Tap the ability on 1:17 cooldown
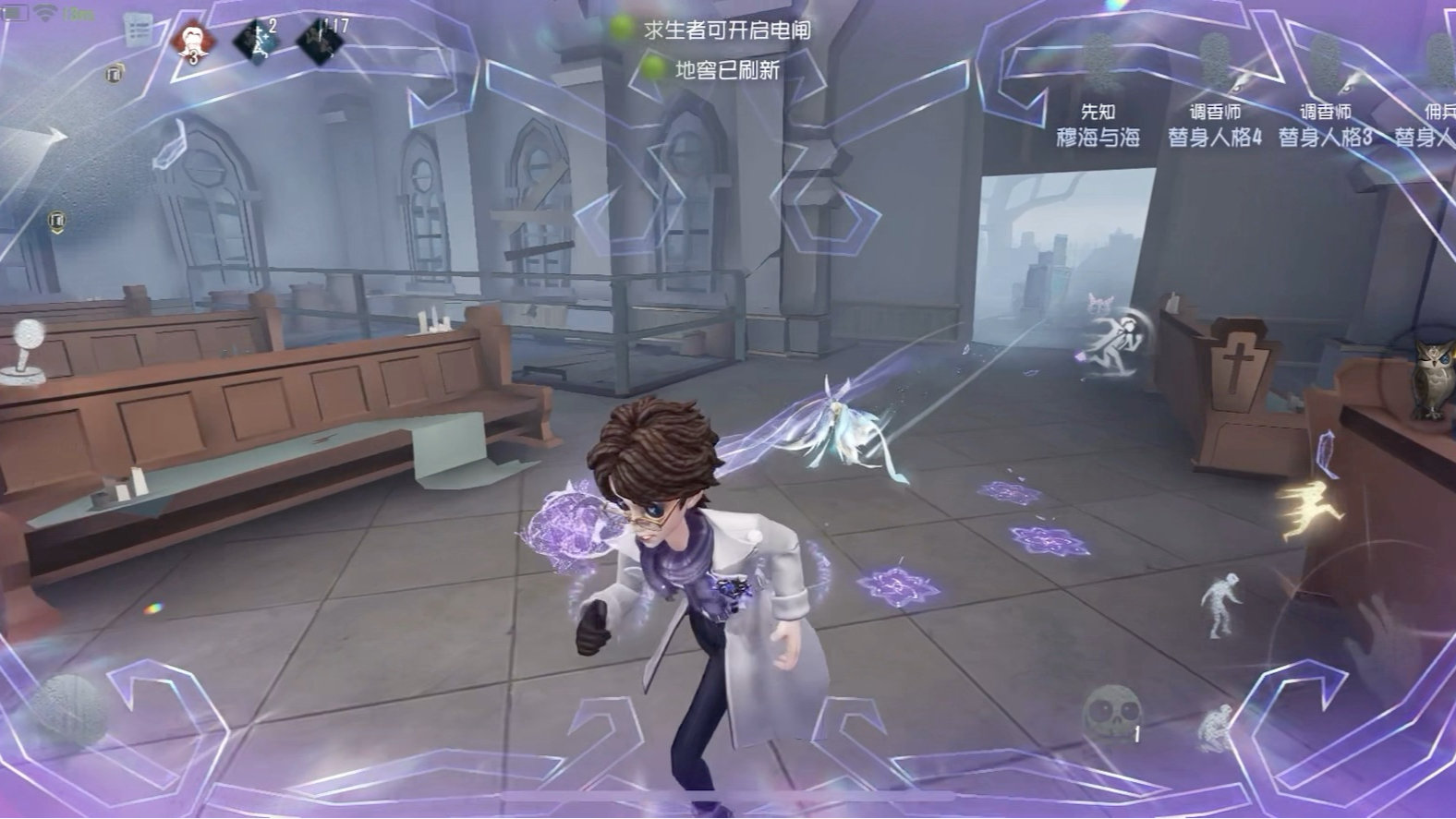Screen dimensions: 1456x819 click(x=317, y=39)
